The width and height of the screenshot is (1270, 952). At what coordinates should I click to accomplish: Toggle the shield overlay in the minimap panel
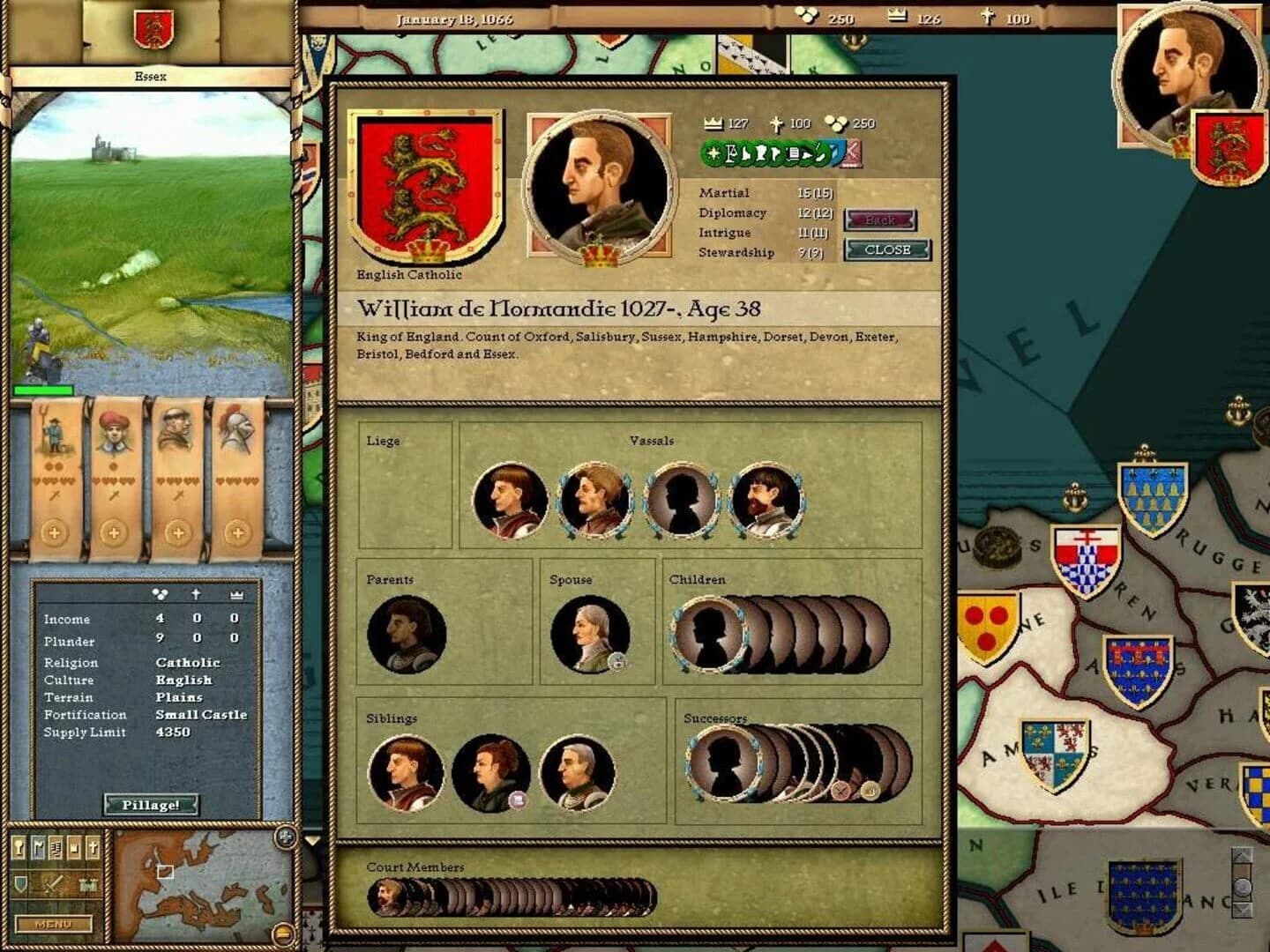21,884
